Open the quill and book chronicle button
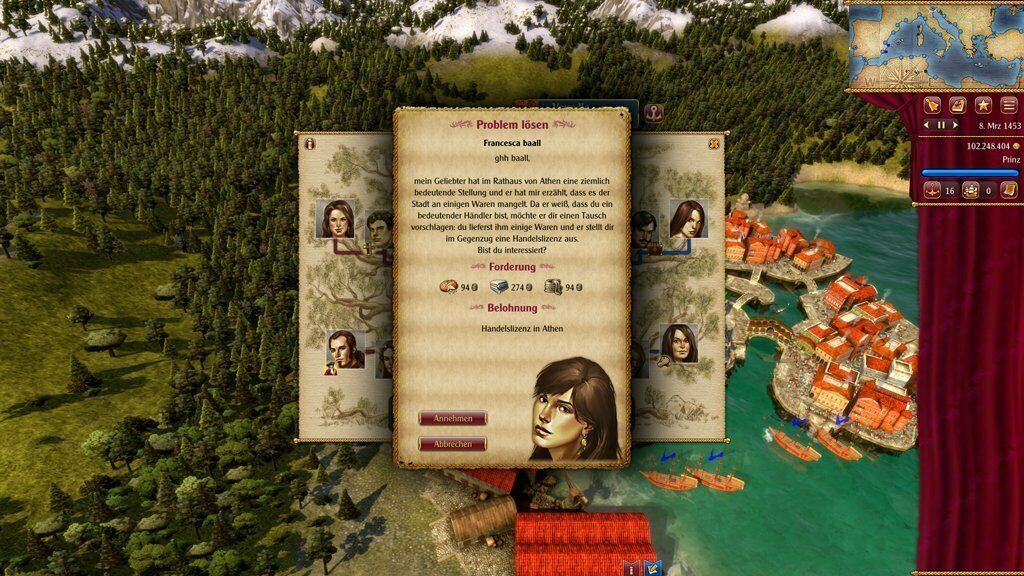The height and width of the screenshot is (576, 1024). point(957,104)
